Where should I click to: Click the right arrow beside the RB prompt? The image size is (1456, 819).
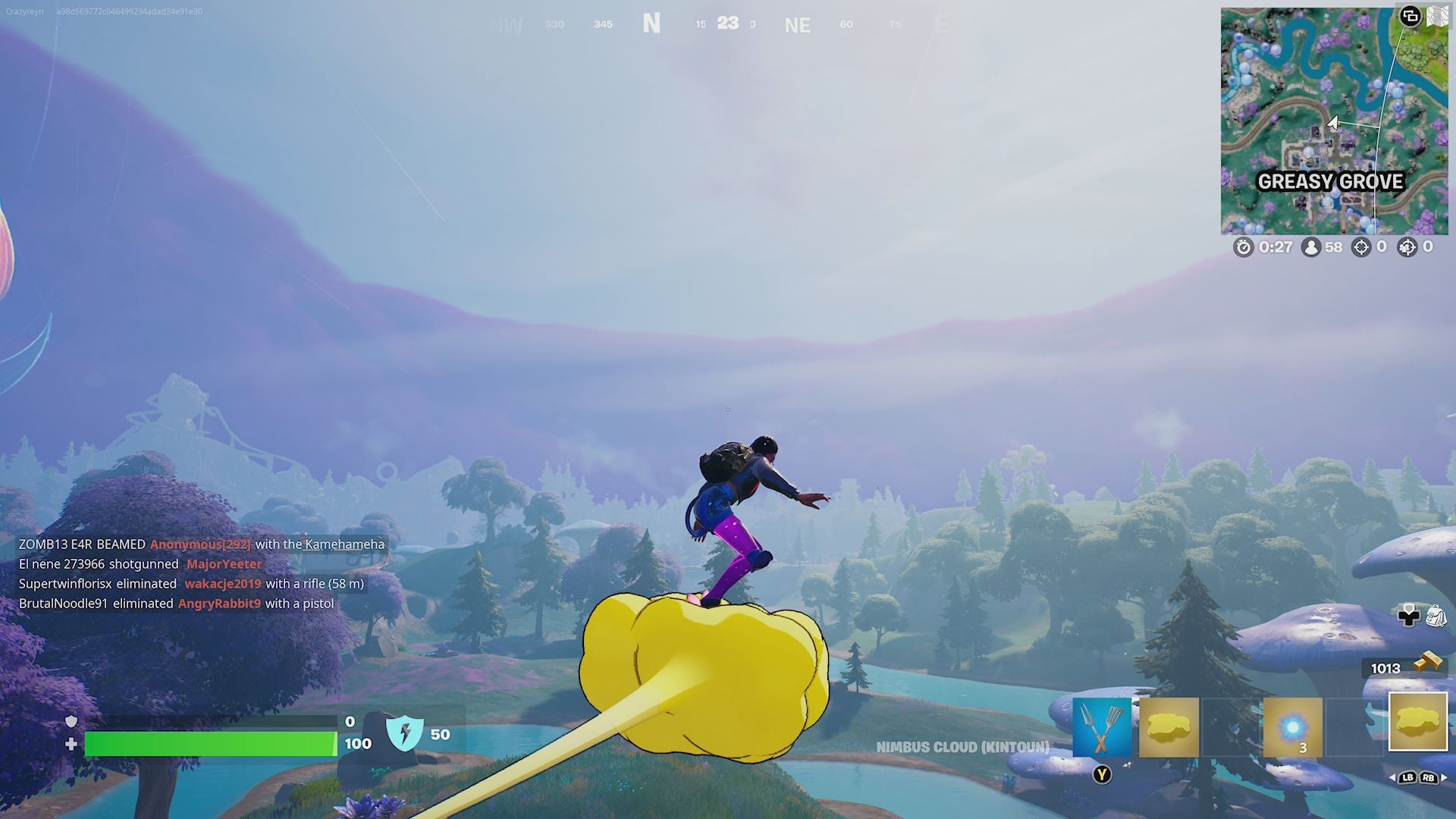click(1445, 777)
